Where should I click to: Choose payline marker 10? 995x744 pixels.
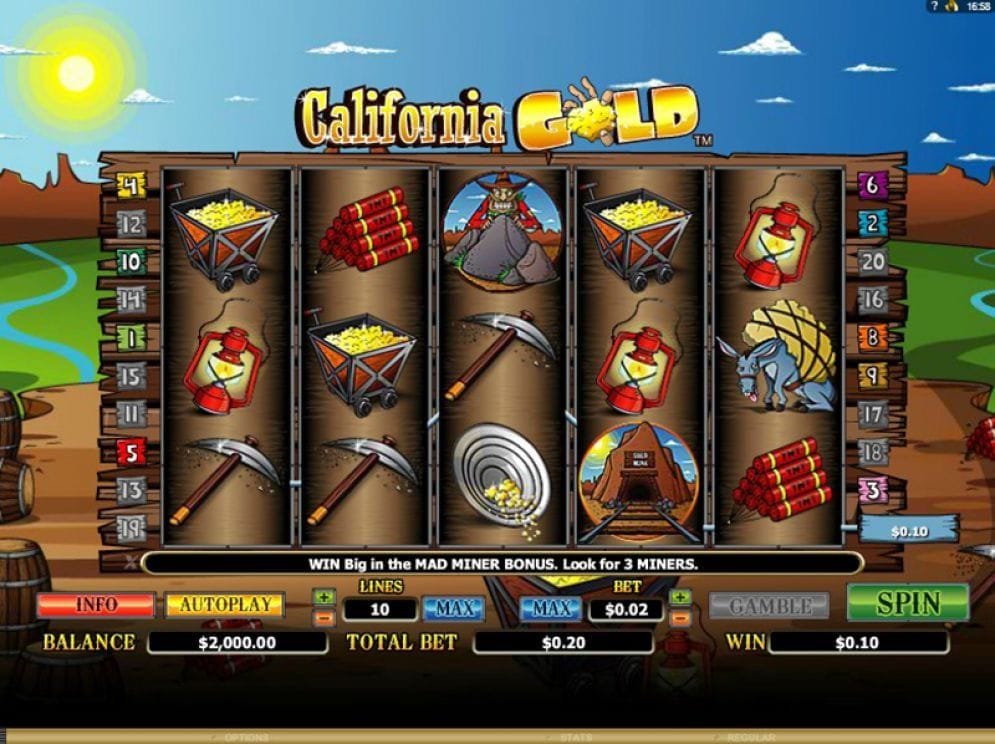[x=131, y=262]
